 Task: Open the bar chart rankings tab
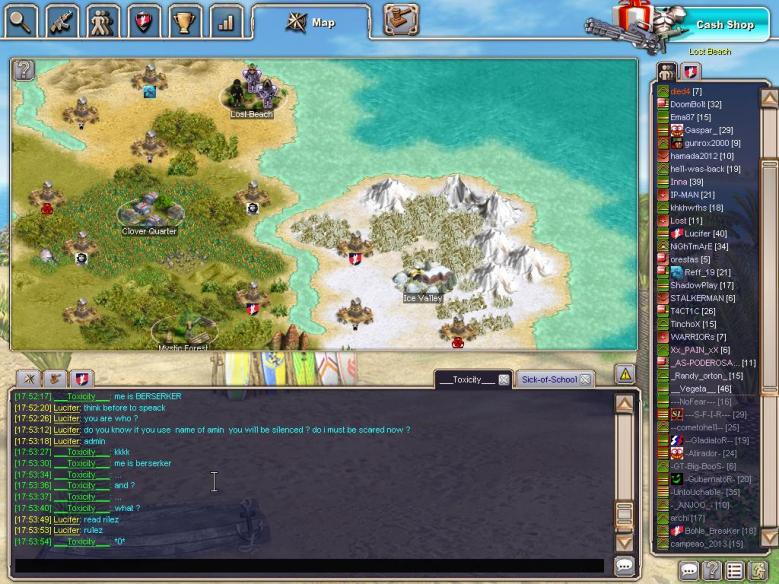click(x=226, y=19)
